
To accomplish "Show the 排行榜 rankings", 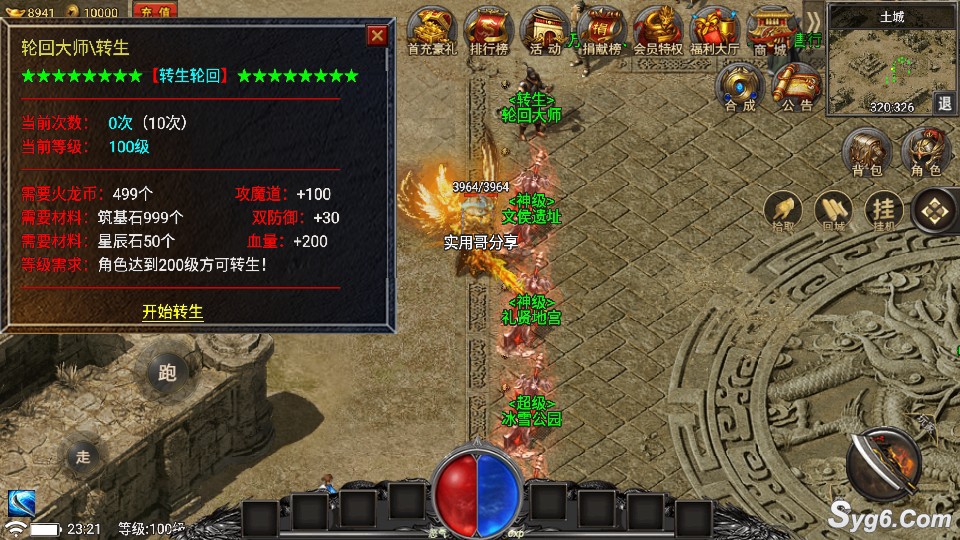I will tap(490, 30).
